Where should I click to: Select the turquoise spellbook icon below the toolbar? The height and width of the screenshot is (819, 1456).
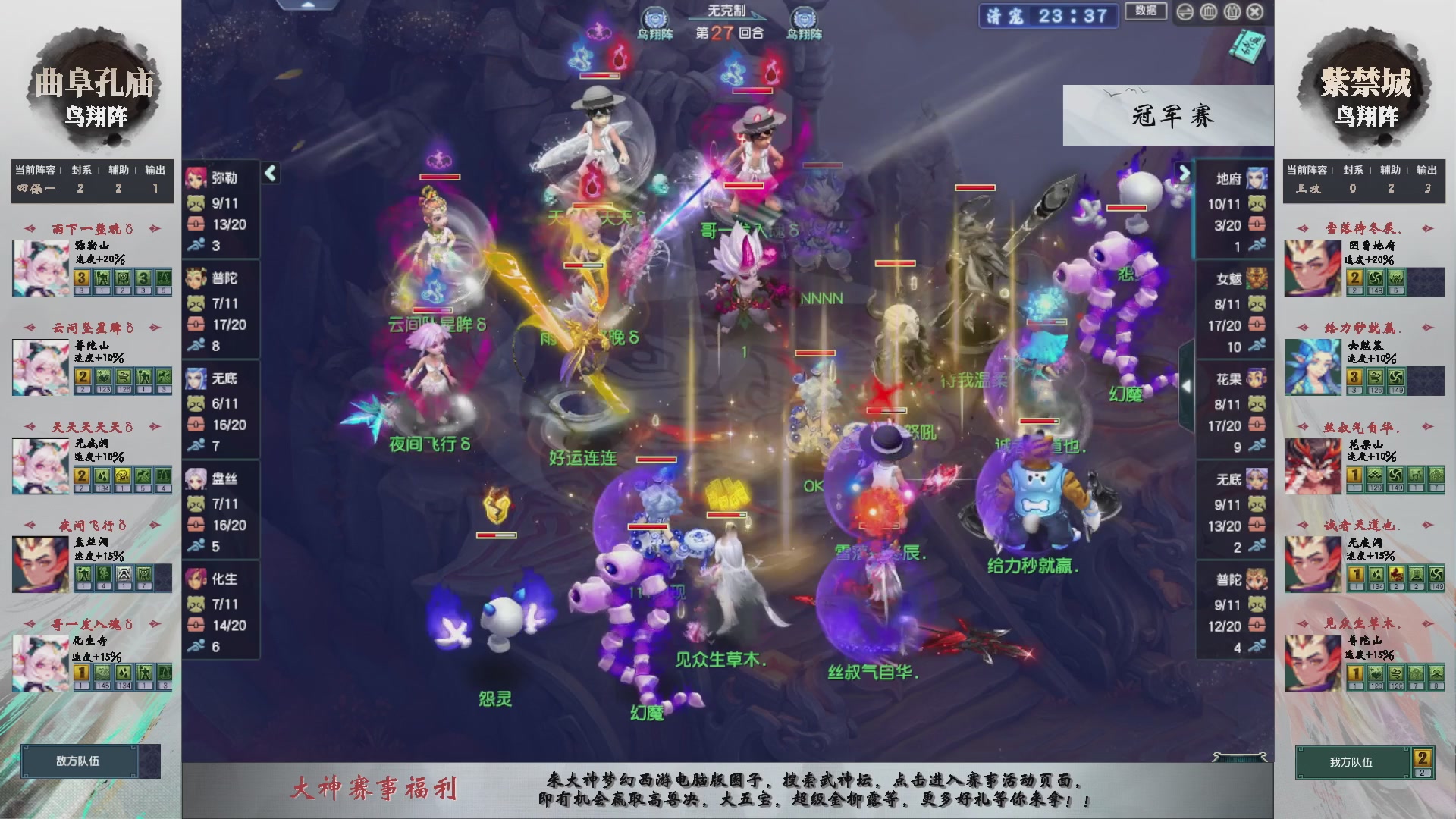pyautogui.click(x=1248, y=44)
